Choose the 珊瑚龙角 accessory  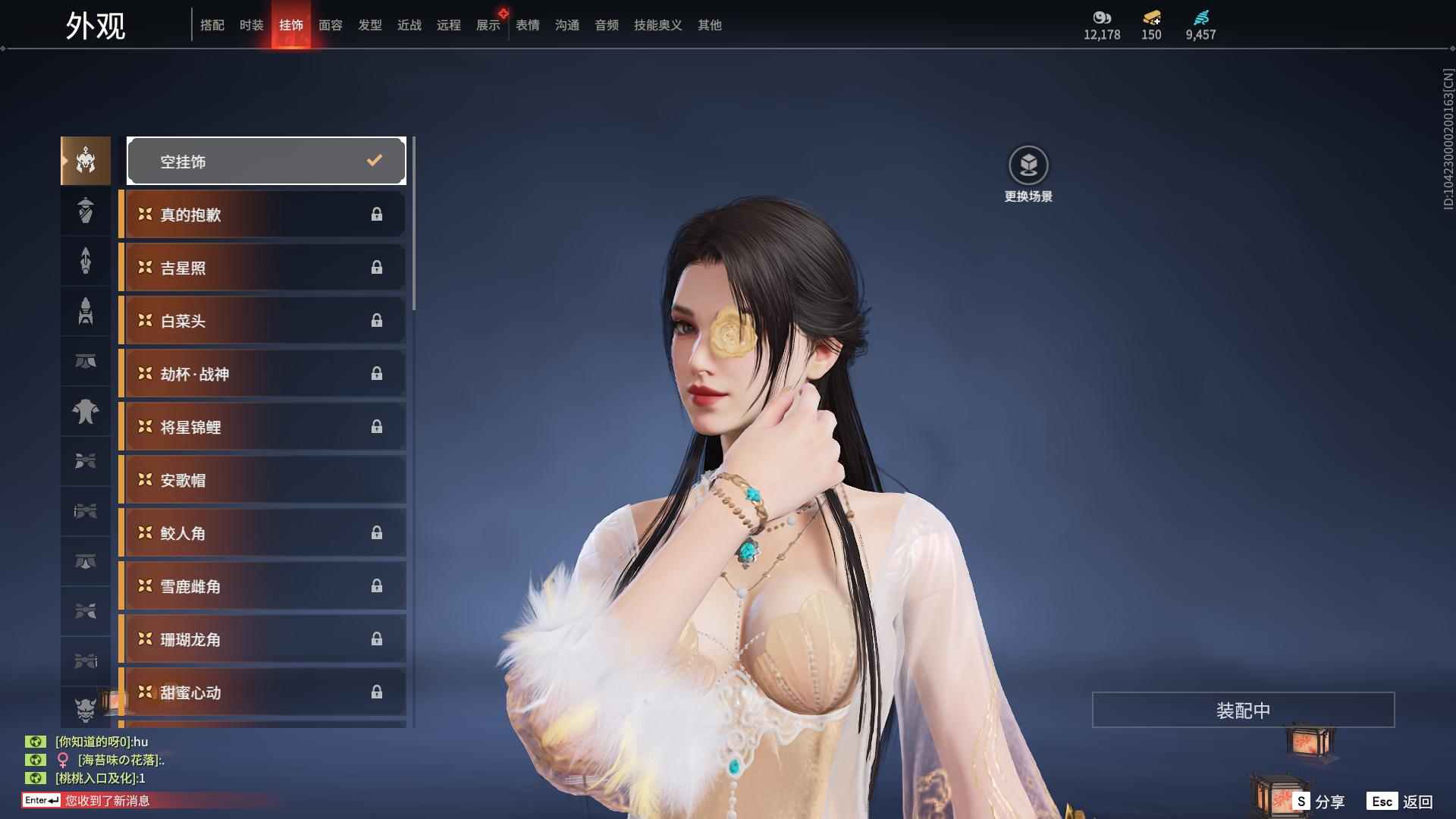coord(263,639)
